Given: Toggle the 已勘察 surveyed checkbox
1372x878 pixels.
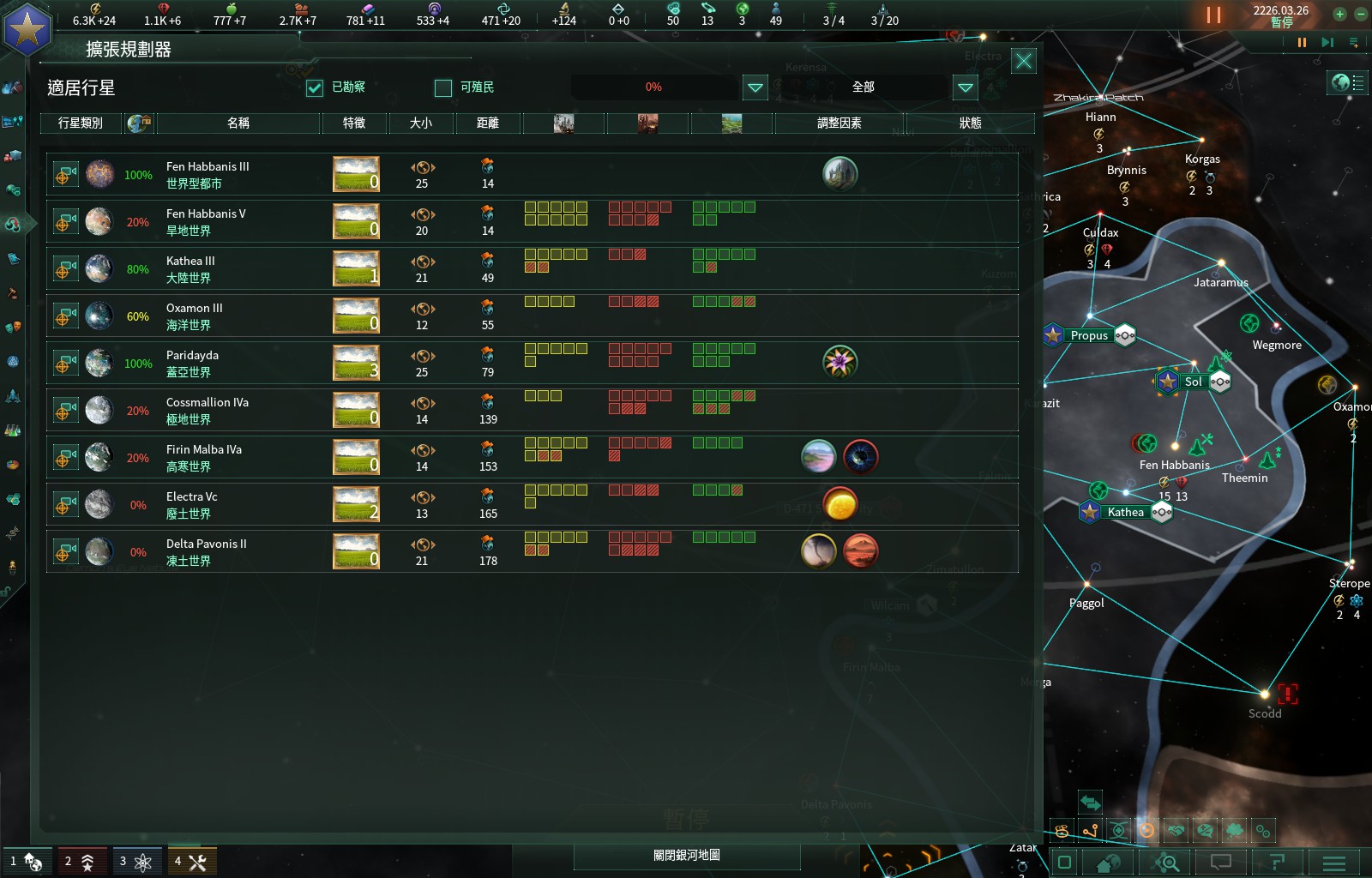Looking at the screenshot, I should pyautogui.click(x=315, y=87).
